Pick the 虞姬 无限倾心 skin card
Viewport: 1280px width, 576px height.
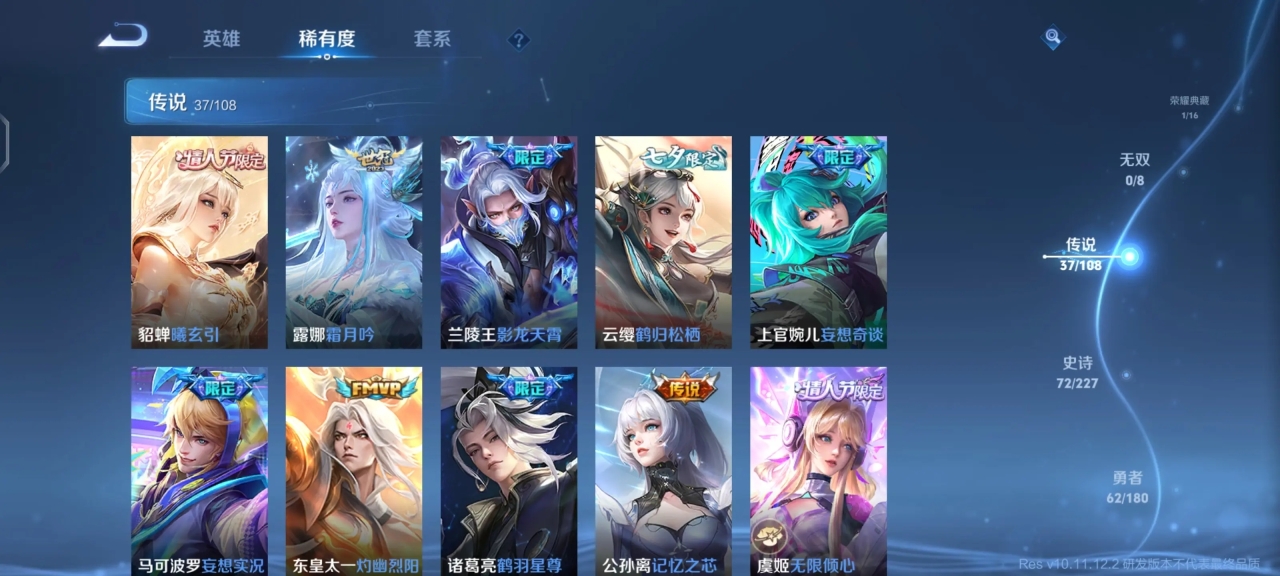[818, 470]
